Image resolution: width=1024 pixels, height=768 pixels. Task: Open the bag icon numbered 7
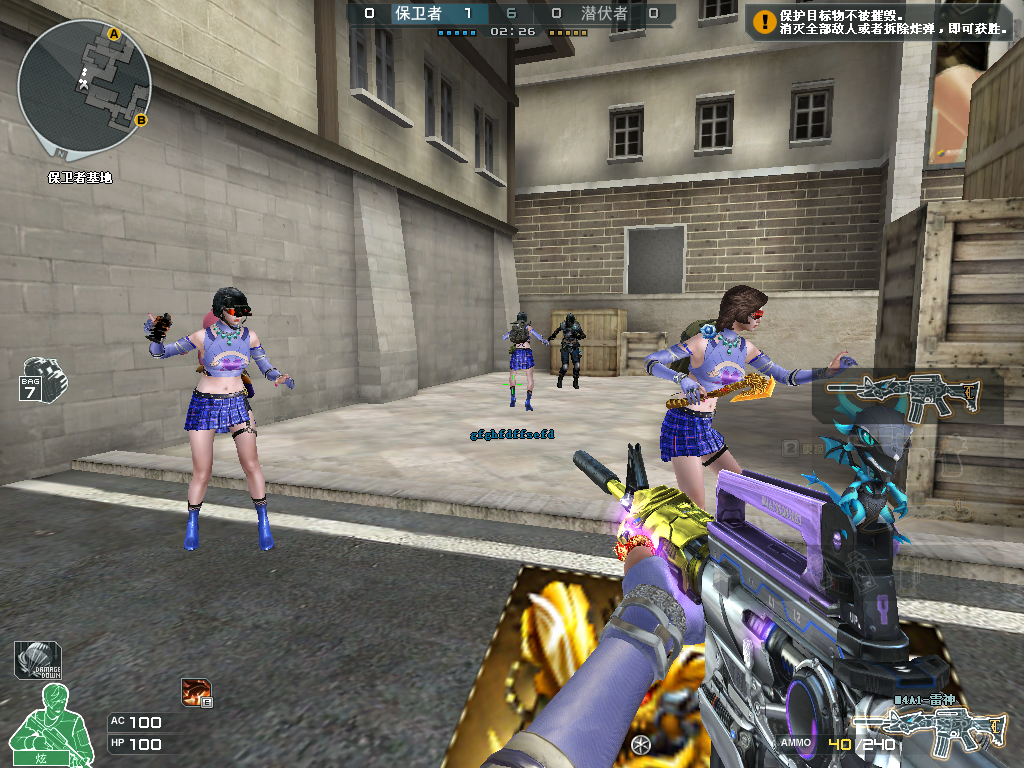coord(39,378)
